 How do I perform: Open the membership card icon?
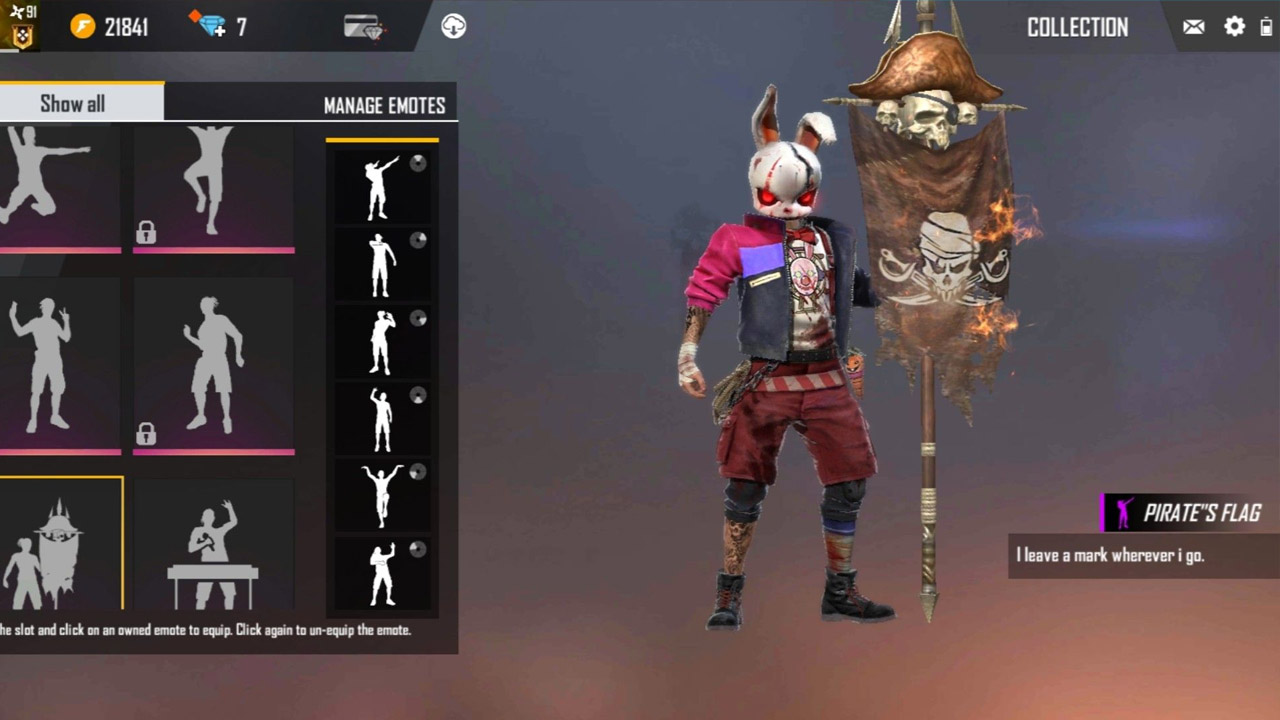pyautogui.click(x=360, y=25)
